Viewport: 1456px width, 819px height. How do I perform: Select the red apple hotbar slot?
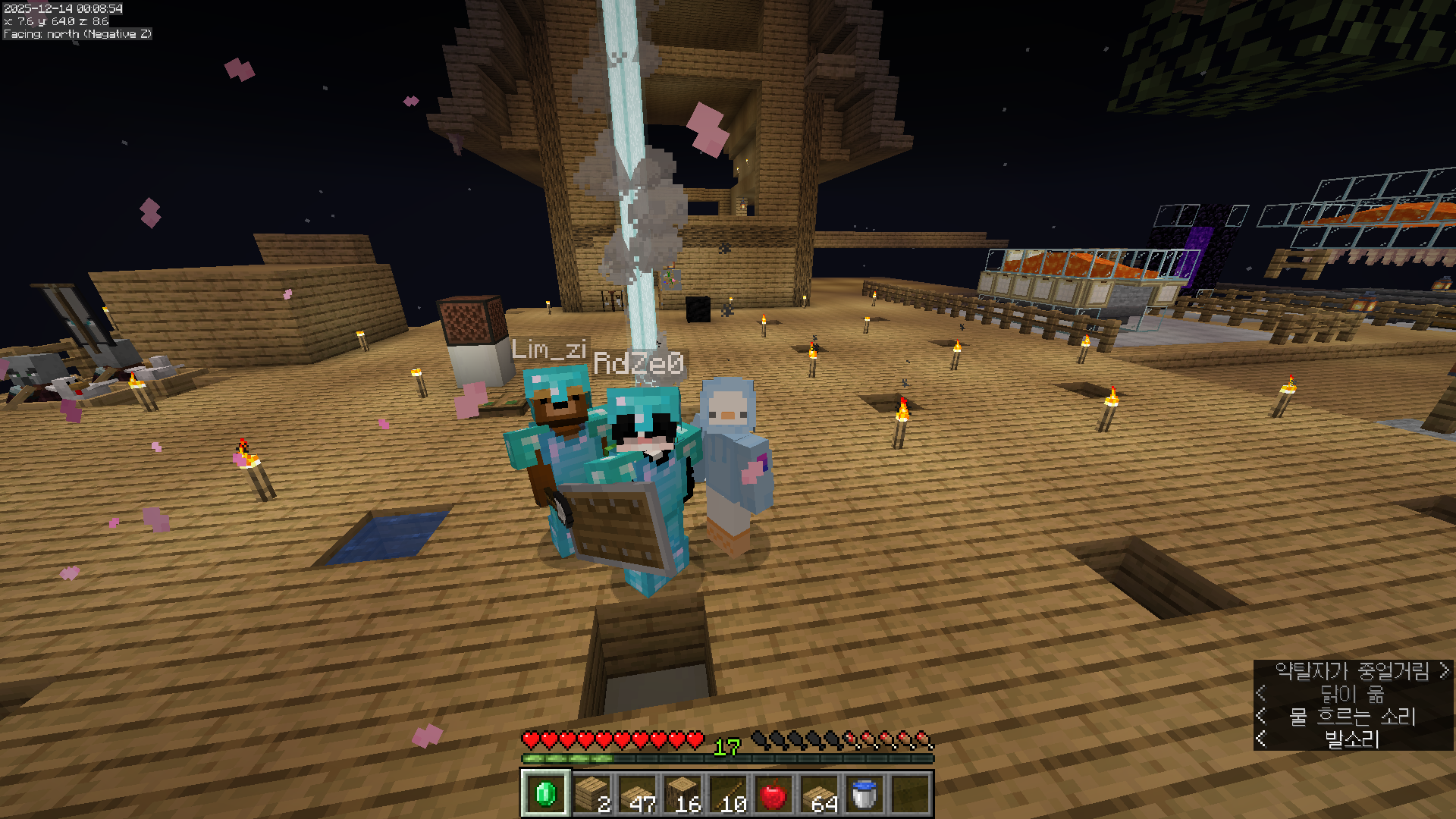[773, 794]
